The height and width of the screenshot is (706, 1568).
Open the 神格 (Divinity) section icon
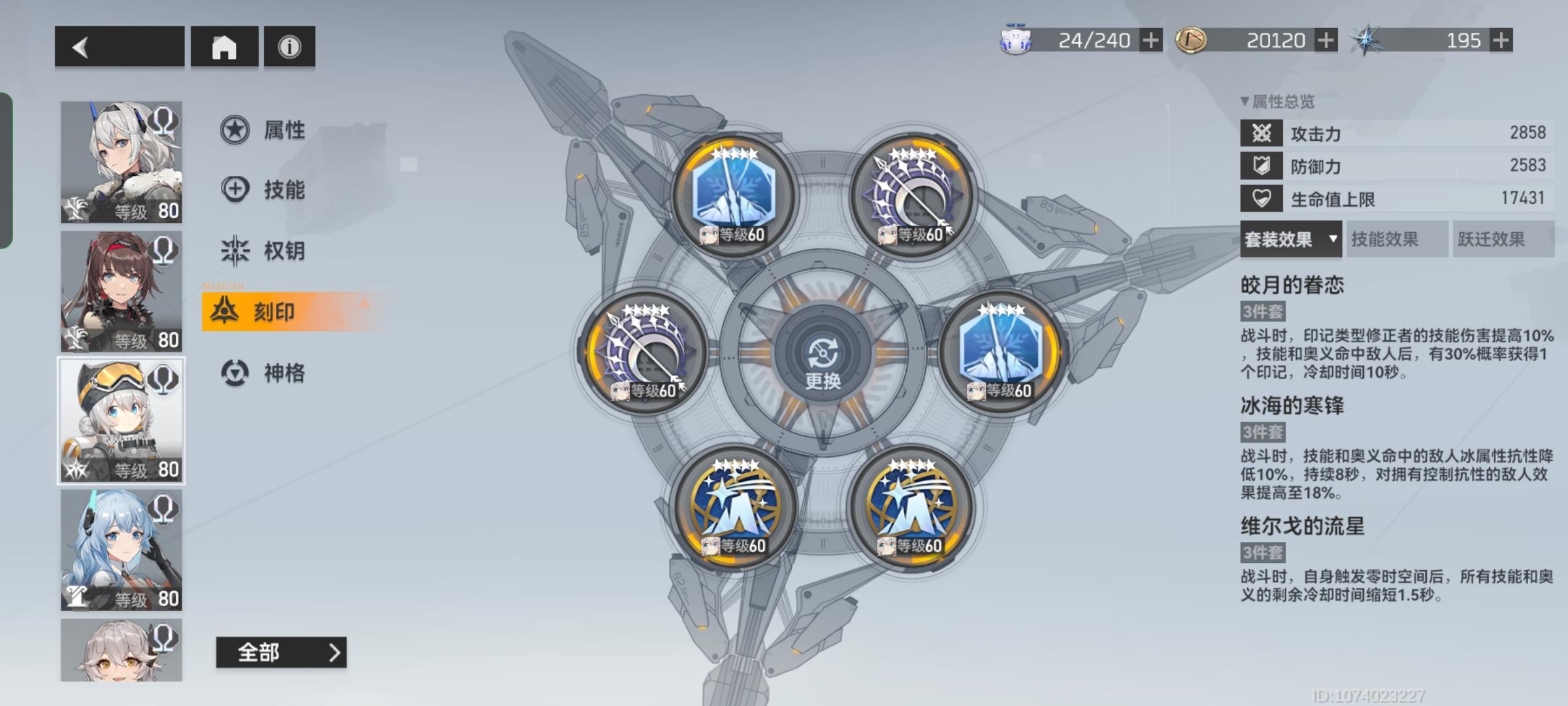tap(233, 373)
